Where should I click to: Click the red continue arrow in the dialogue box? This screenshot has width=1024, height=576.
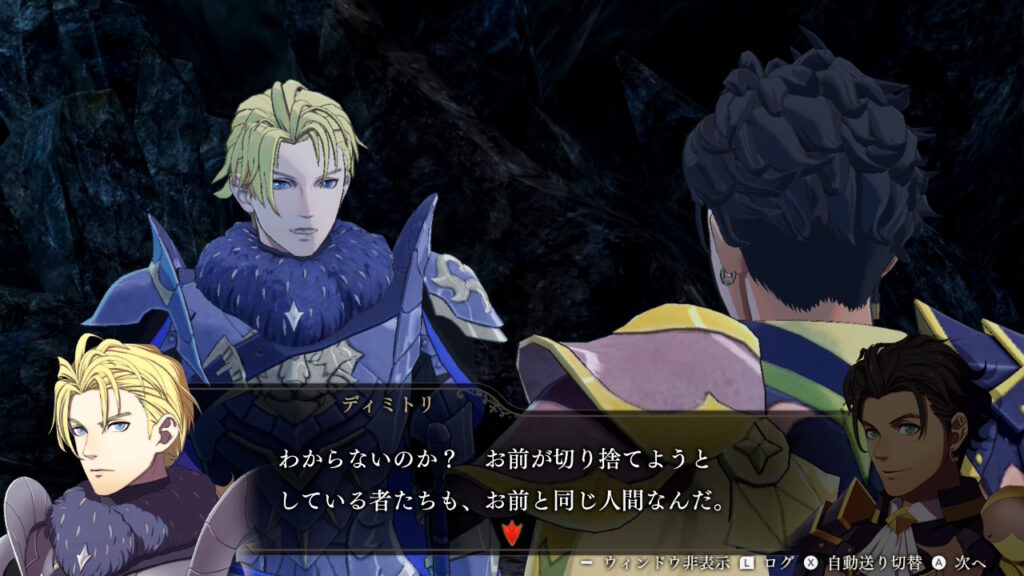(512, 533)
